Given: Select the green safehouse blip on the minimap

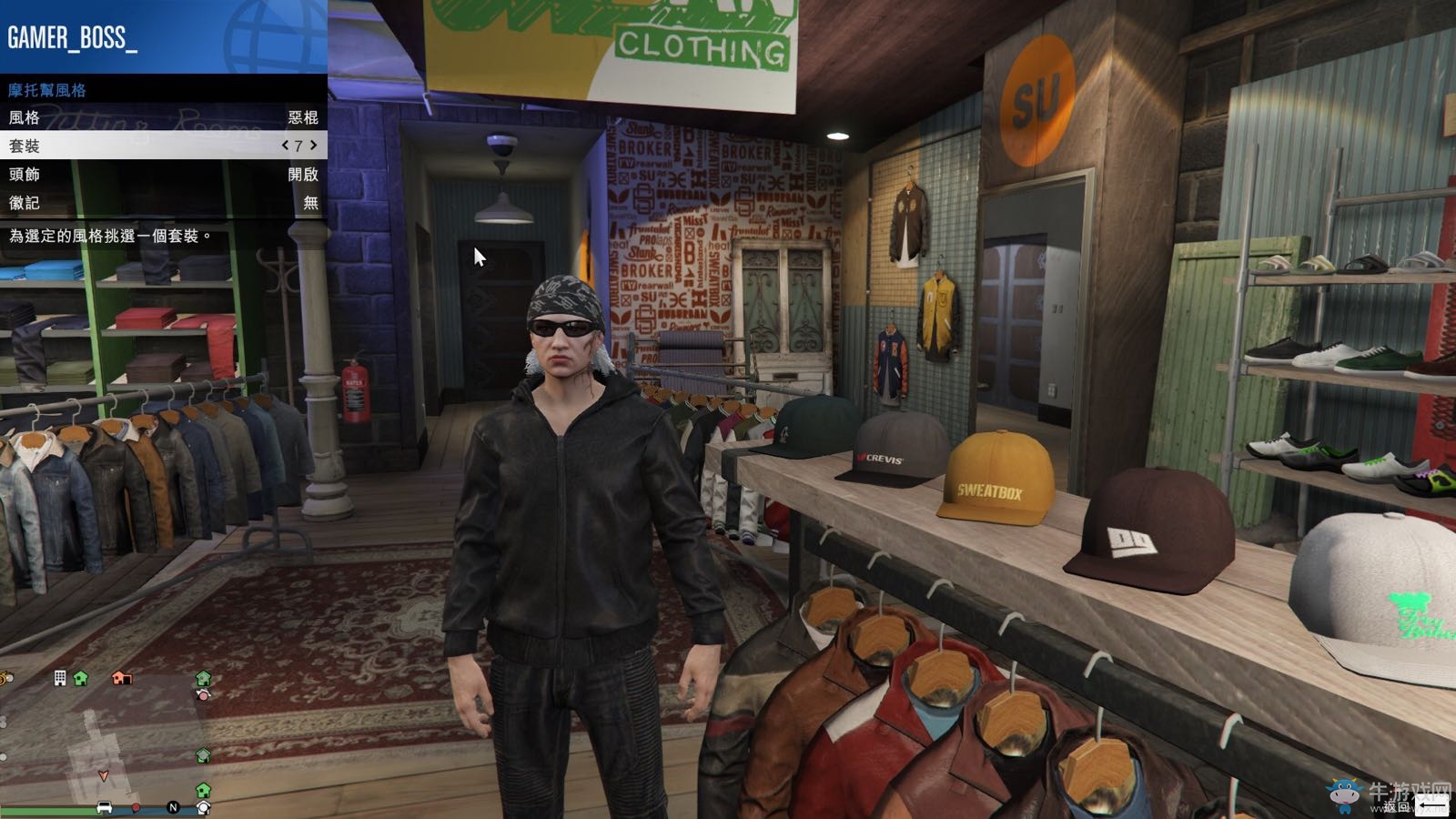Looking at the screenshot, I should point(78,679).
